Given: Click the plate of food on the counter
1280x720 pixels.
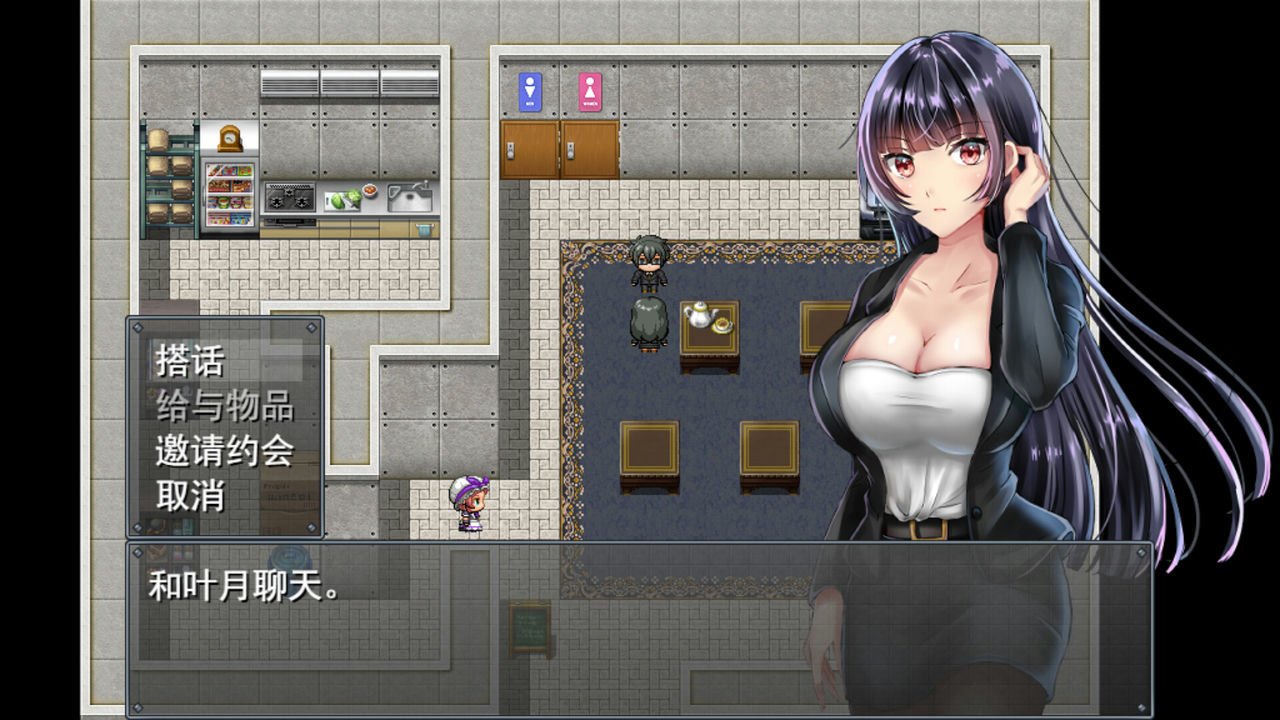Looking at the screenshot, I should 369,190.
